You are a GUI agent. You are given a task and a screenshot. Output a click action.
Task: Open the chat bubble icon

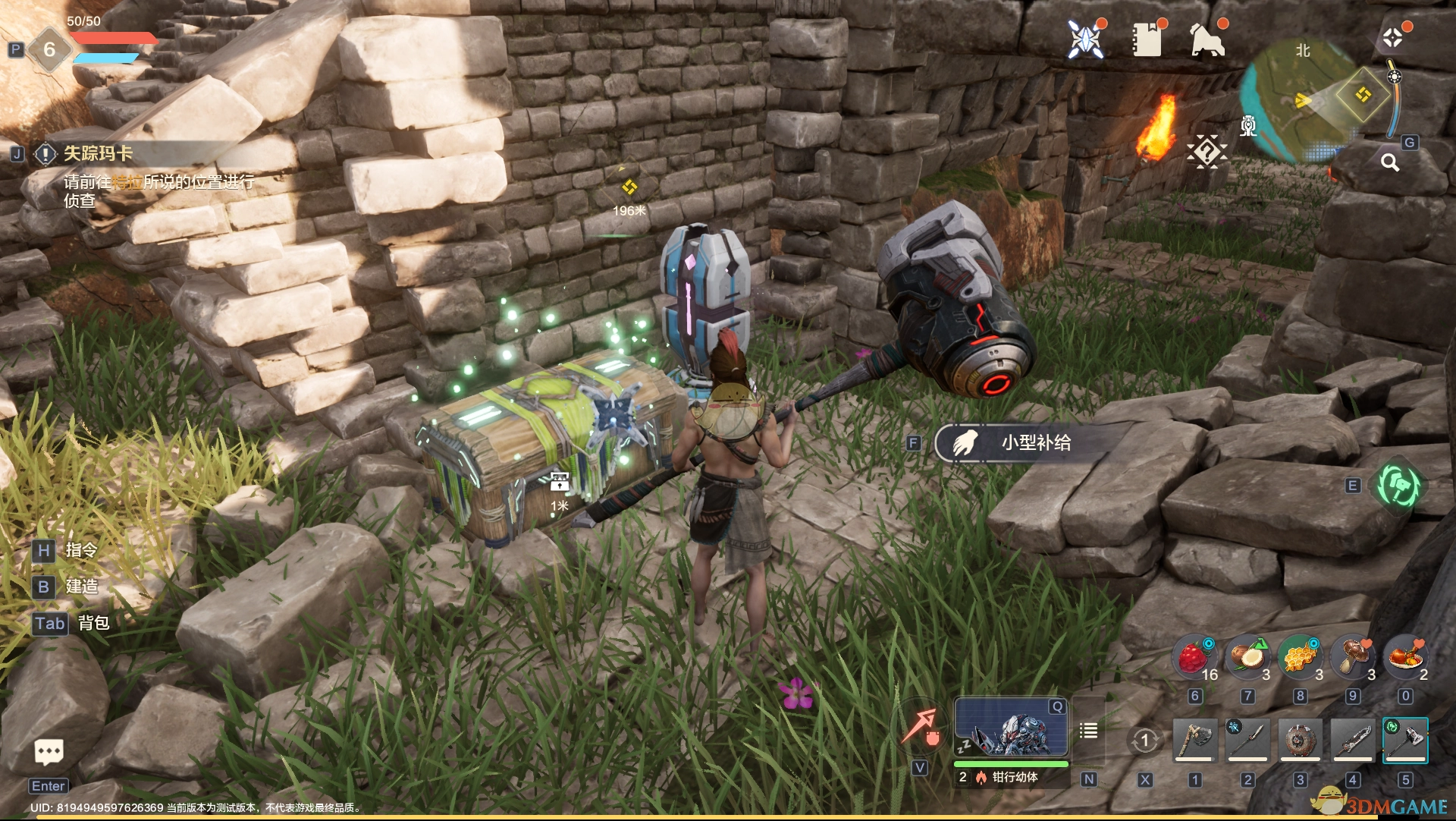[x=49, y=752]
